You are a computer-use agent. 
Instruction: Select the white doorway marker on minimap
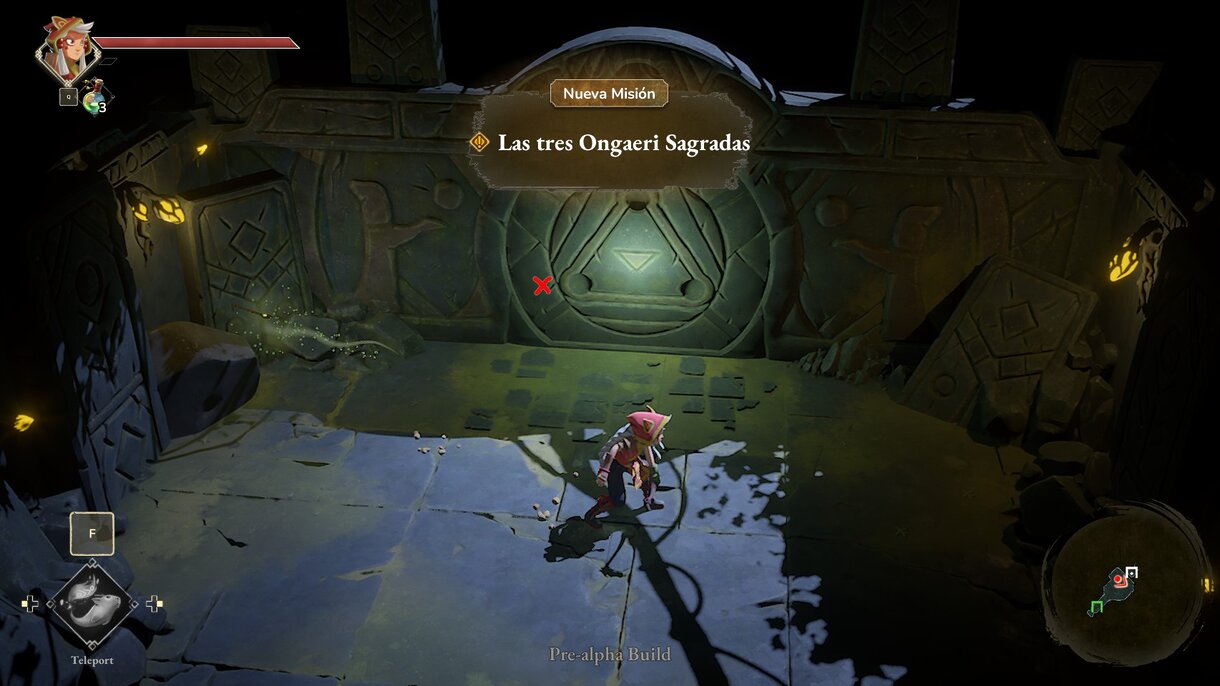point(1132,573)
